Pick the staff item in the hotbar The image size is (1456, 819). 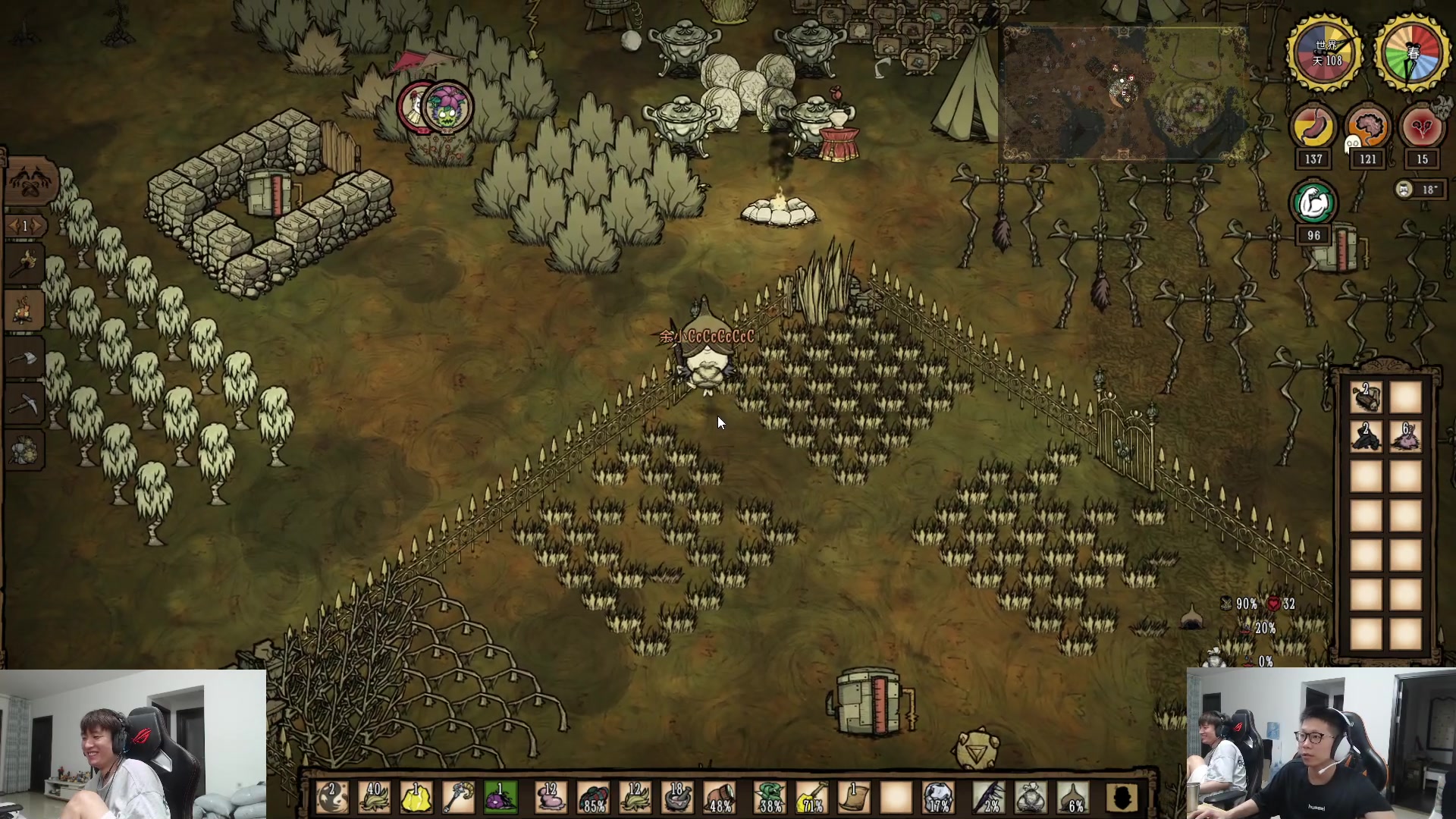pyautogui.click(x=458, y=798)
